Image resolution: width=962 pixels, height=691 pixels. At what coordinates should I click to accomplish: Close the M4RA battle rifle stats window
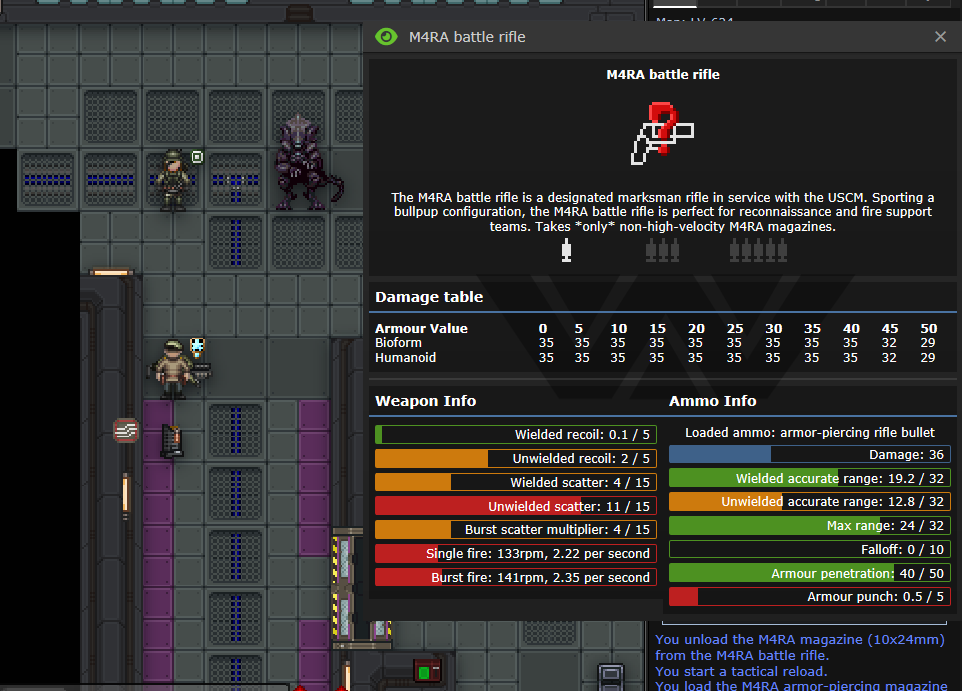tap(940, 37)
